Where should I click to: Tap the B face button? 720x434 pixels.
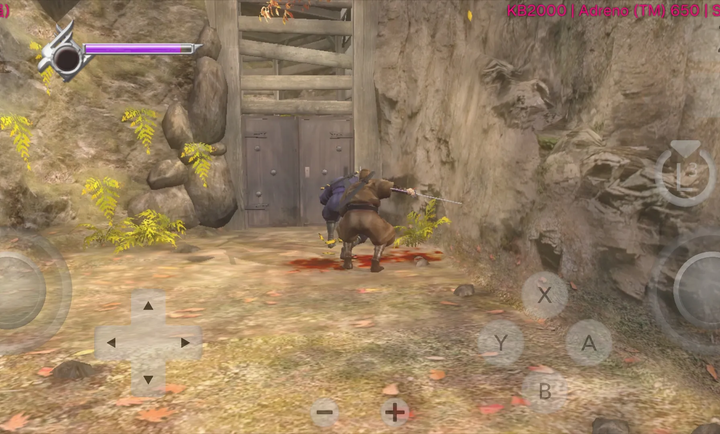545,391
